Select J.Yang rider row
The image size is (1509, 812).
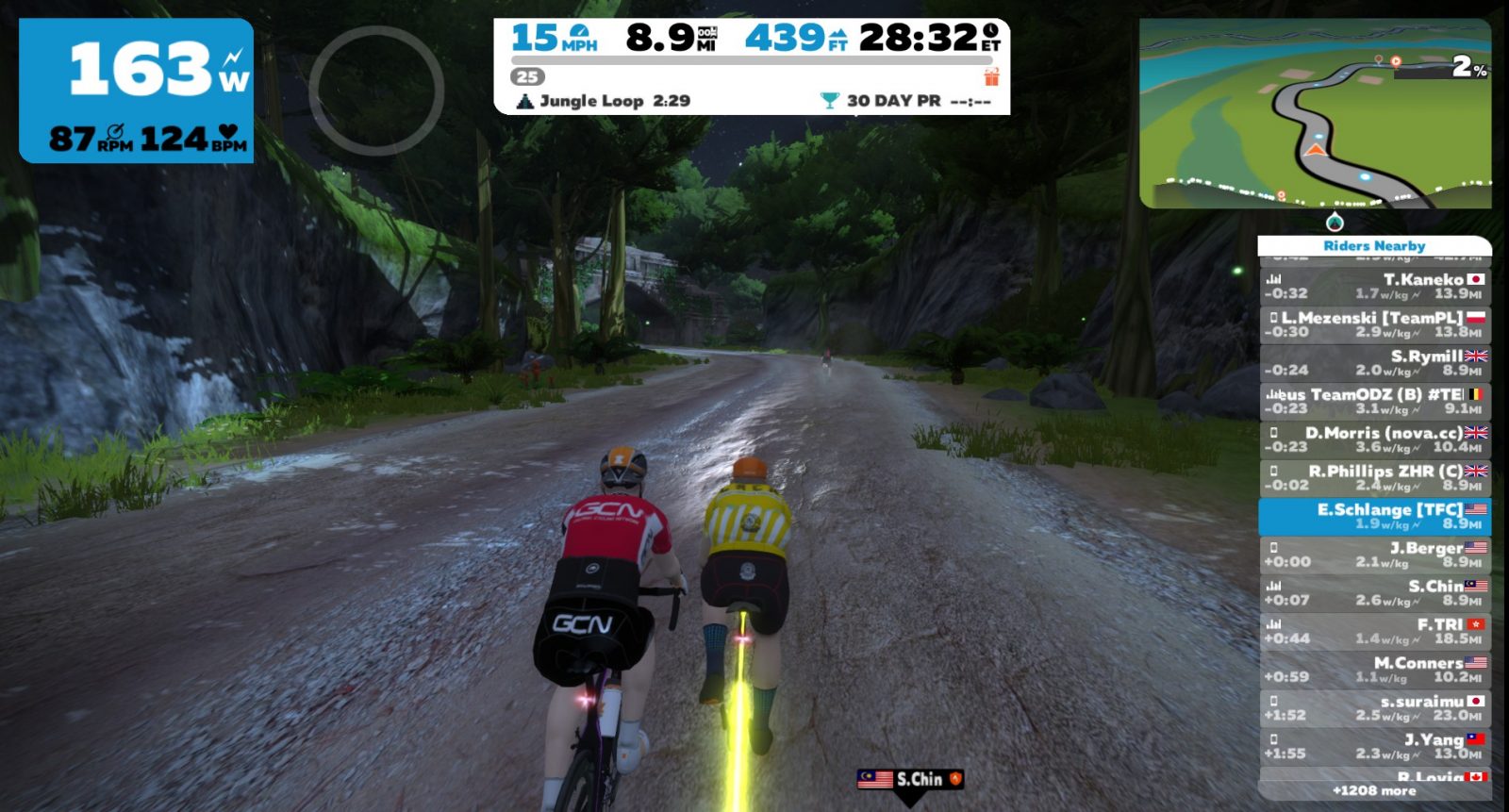tap(1374, 746)
